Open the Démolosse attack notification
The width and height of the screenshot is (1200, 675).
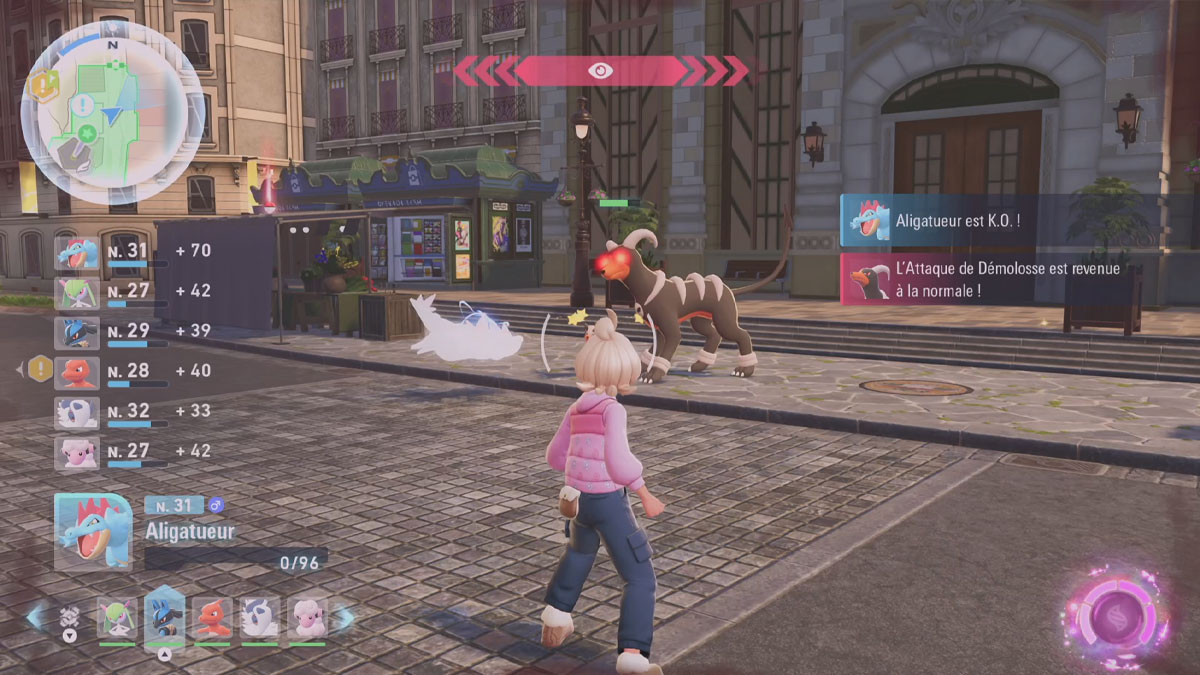click(1000, 279)
